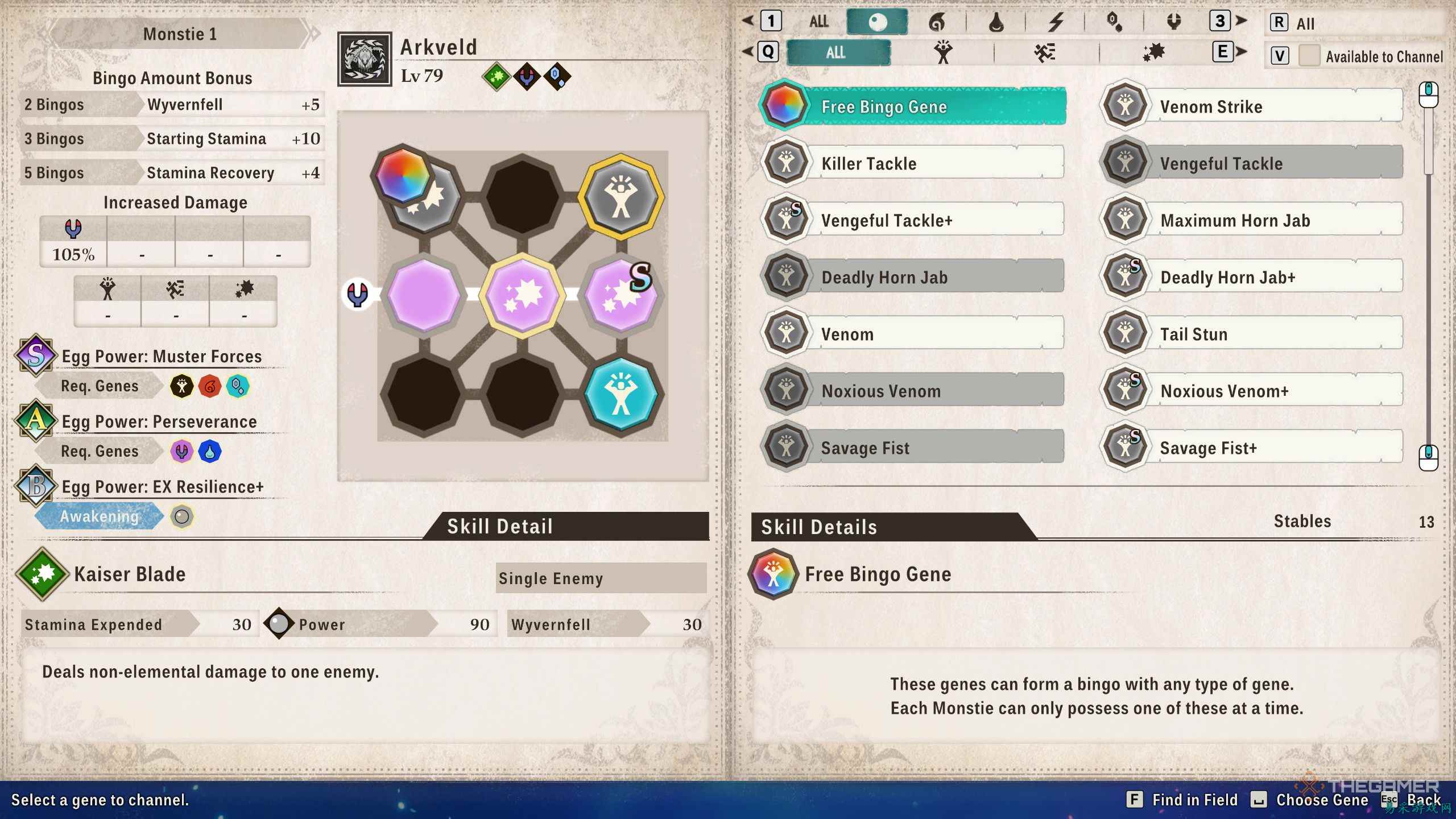
Task: Select the fire element filter icon
Action: click(939, 22)
